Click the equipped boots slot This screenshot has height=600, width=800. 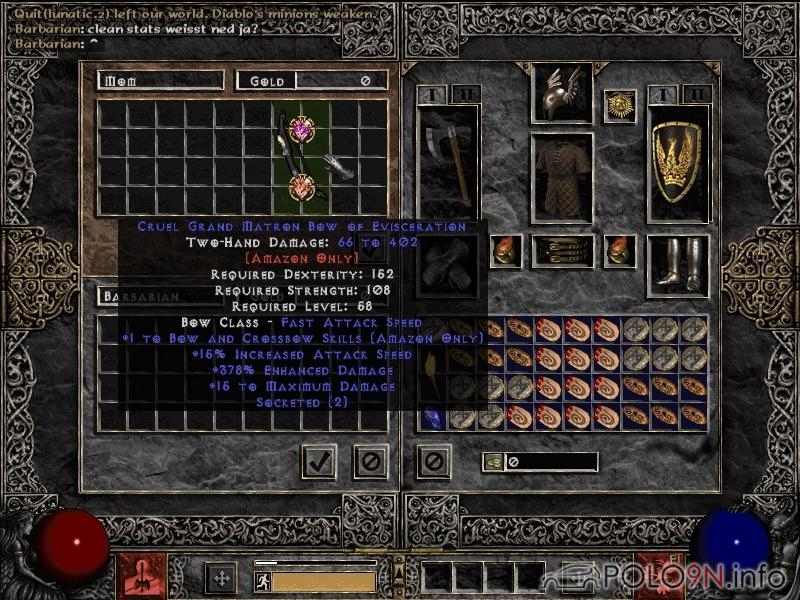(x=678, y=263)
